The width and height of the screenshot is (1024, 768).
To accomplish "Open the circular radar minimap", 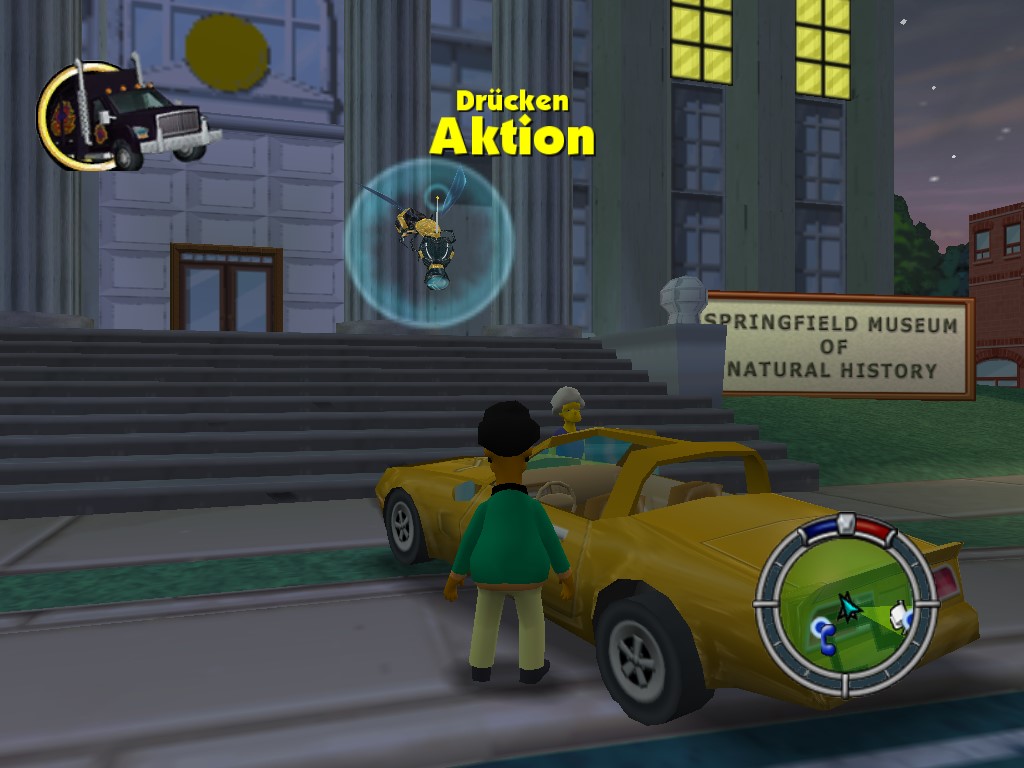I will click(846, 604).
